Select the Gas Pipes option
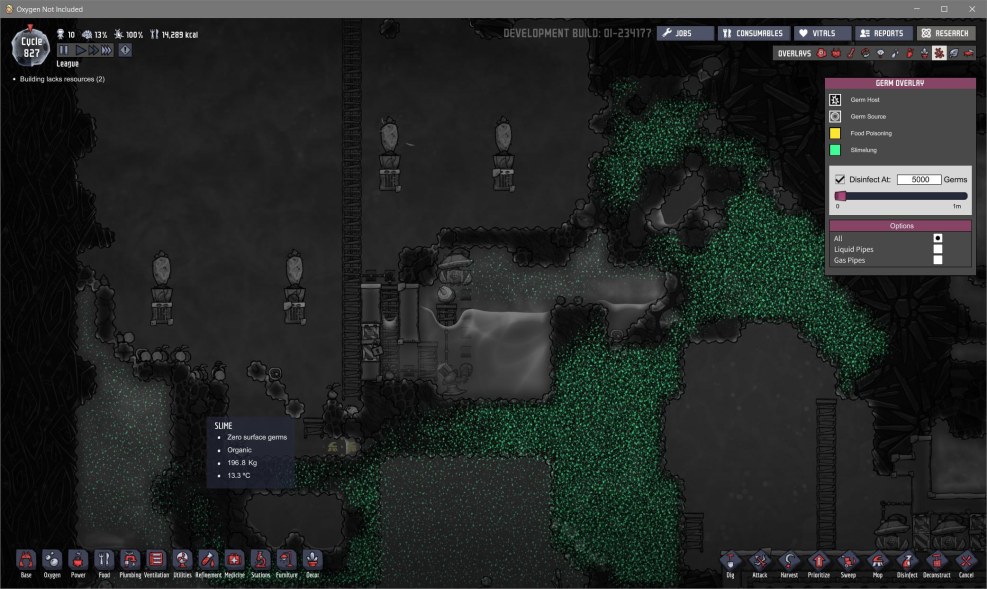Viewport: 987px width, 589px height. click(938, 260)
